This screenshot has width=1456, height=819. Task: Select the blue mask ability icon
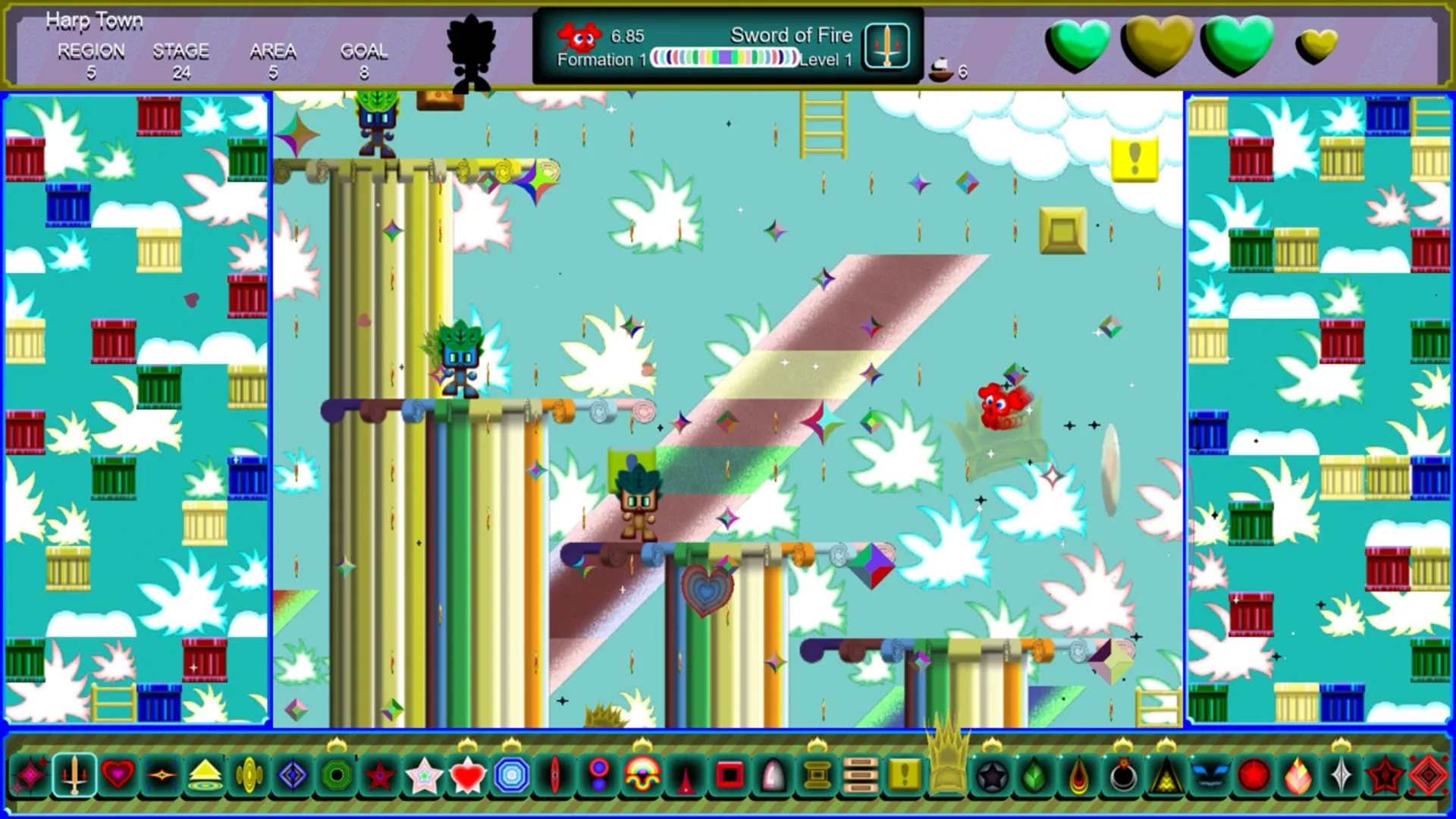coord(1210,775)
